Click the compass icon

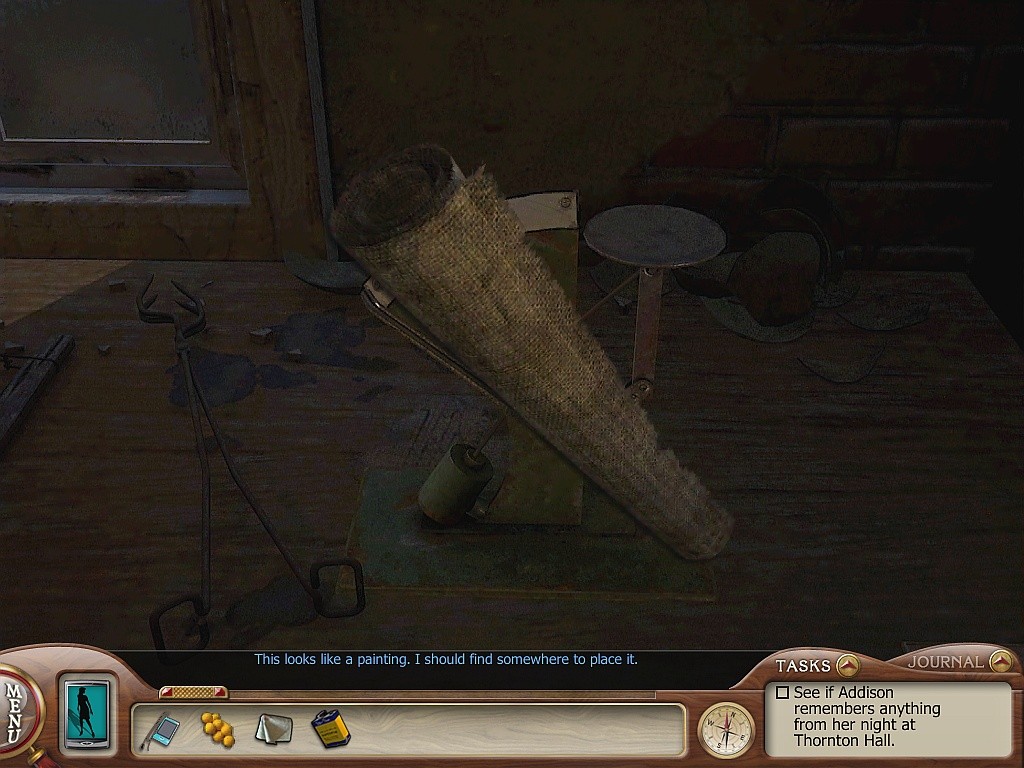click(726, 729)
